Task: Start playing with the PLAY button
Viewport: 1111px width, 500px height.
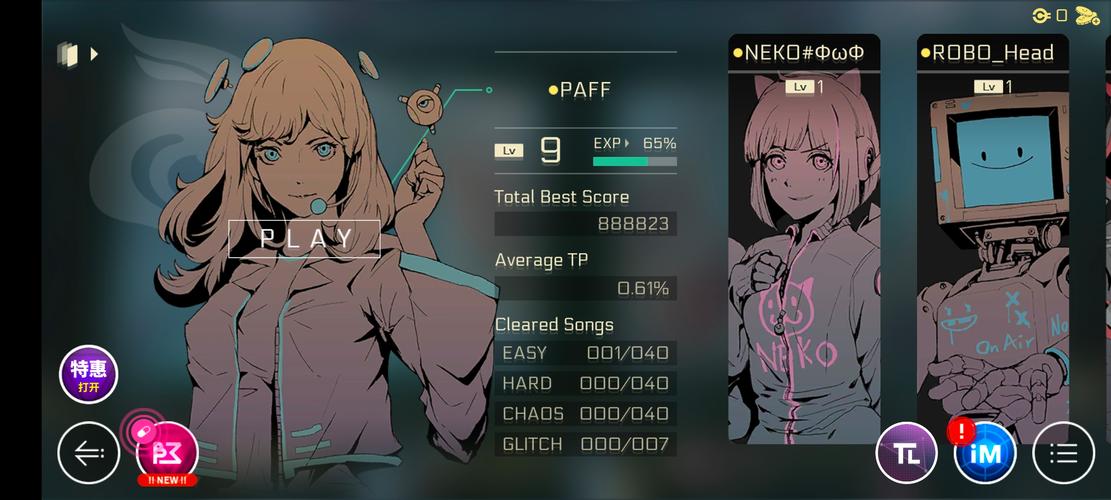Action: tap(304, 238)
